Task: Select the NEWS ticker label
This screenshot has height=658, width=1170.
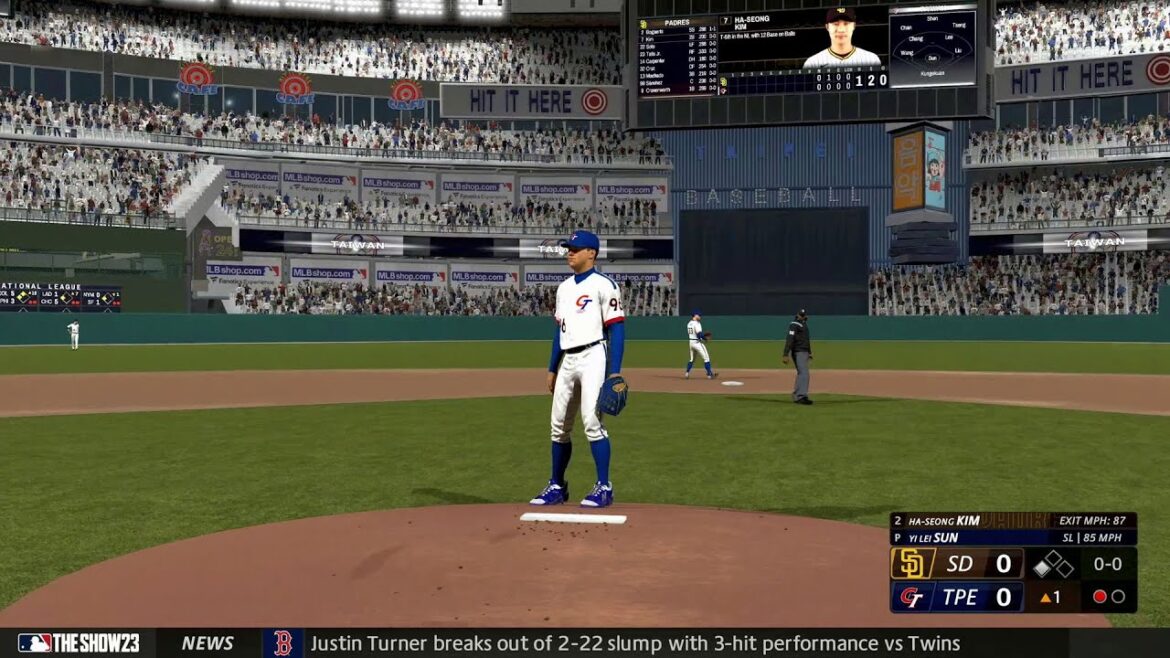Action: [x=207, y=643]
